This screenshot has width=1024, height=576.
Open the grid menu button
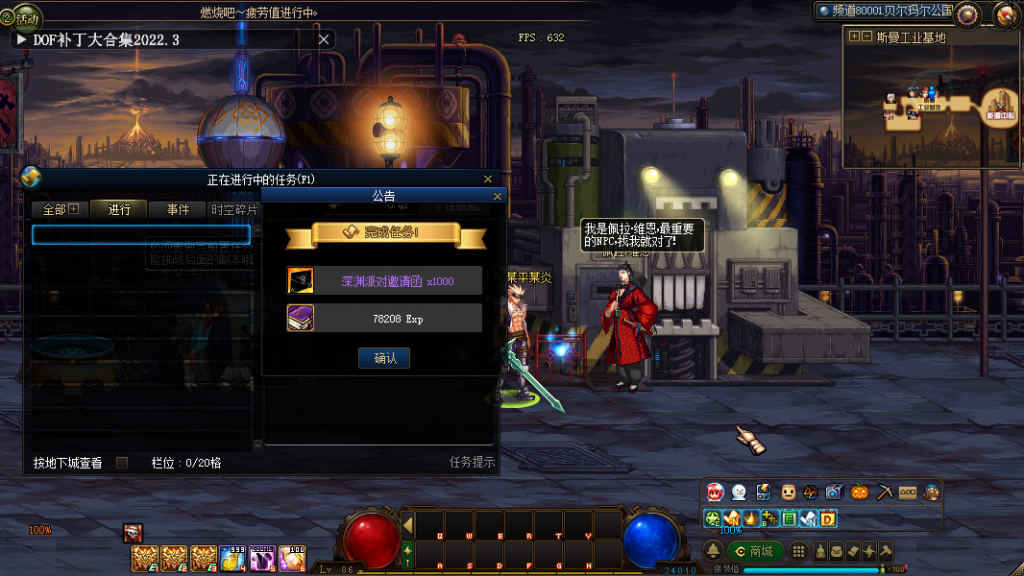798,551
